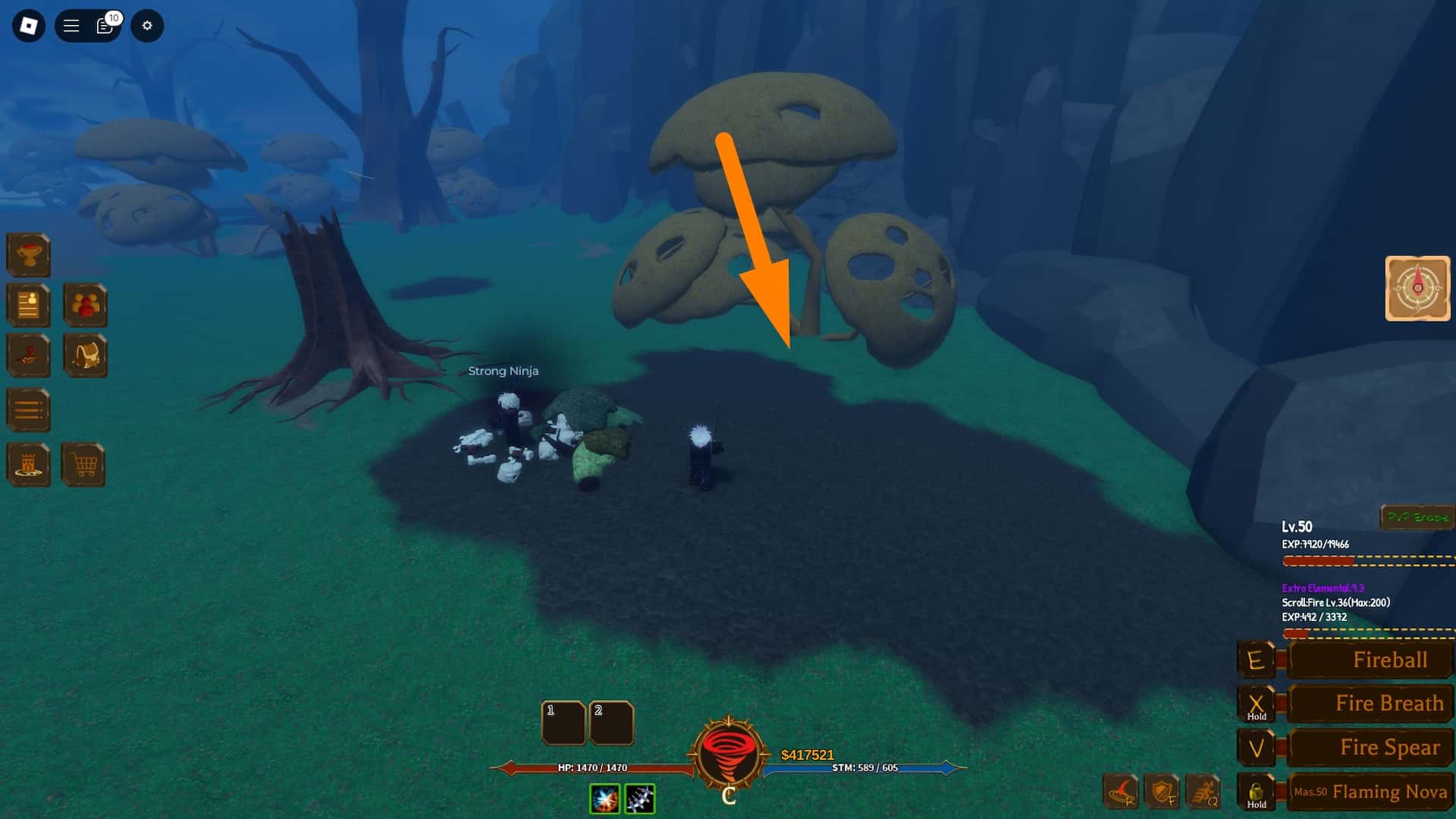Open the party group icon with red figure
The height and width of the screenshot is (819, 1456).
coord(85,306)
